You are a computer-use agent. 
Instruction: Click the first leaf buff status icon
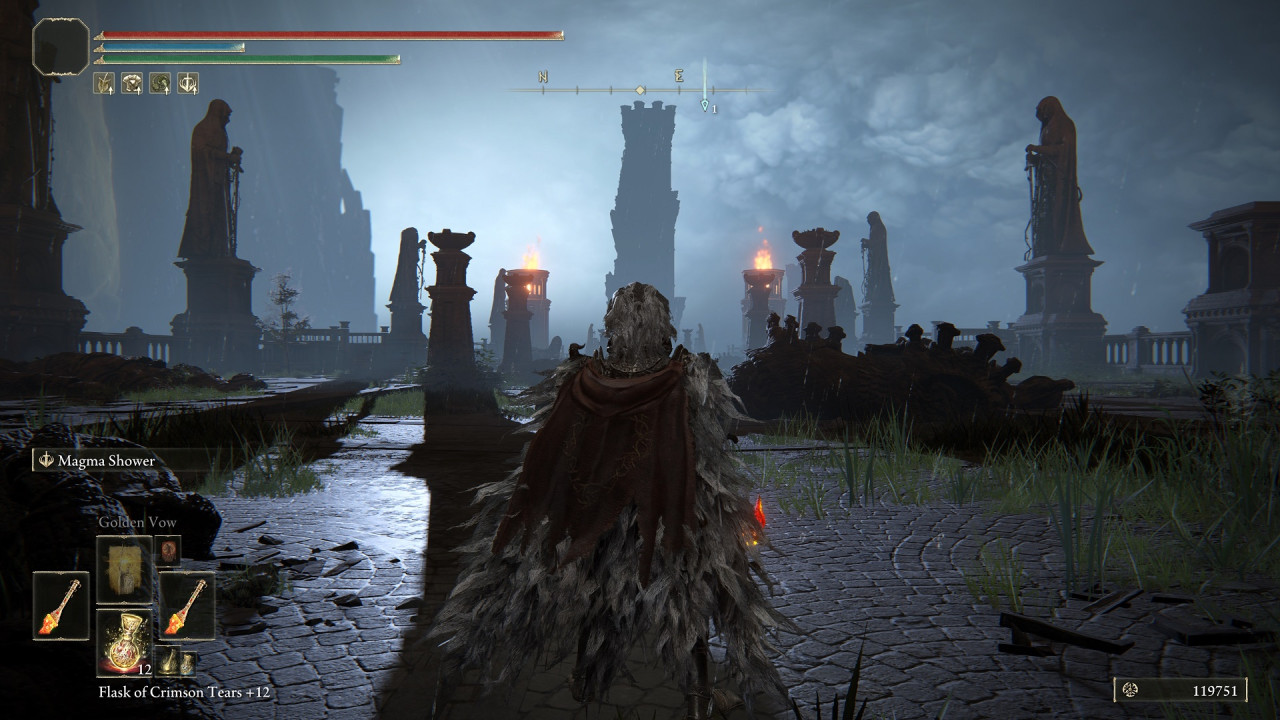[104, 83]
